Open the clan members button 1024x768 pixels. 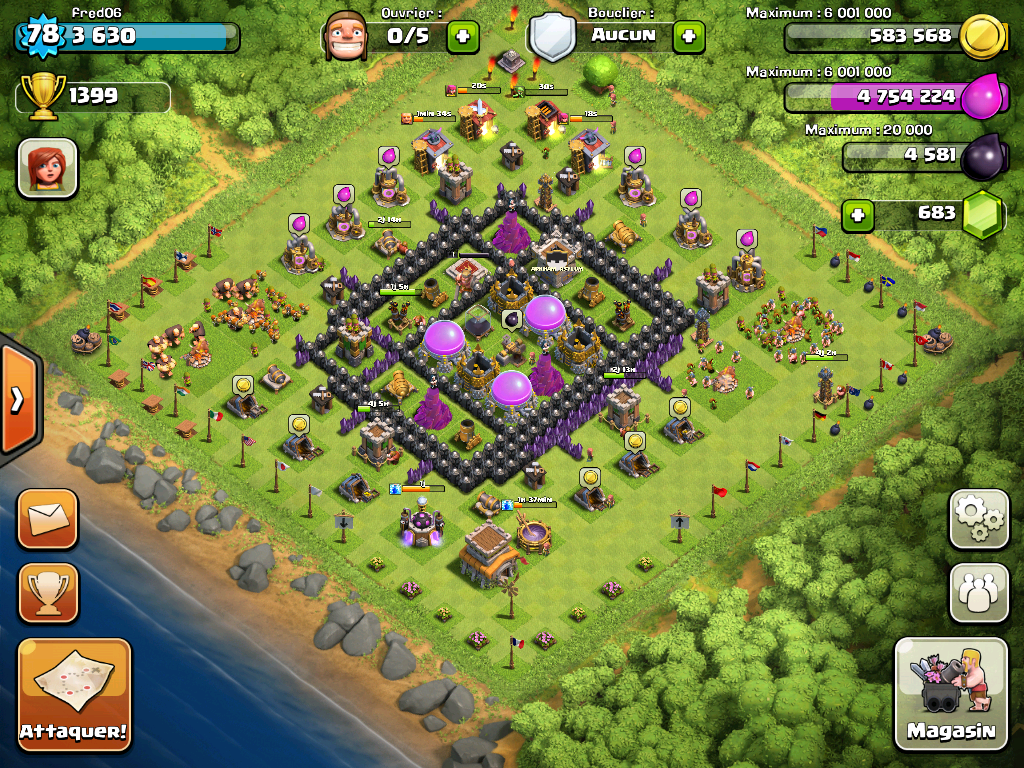click(979, 592)
